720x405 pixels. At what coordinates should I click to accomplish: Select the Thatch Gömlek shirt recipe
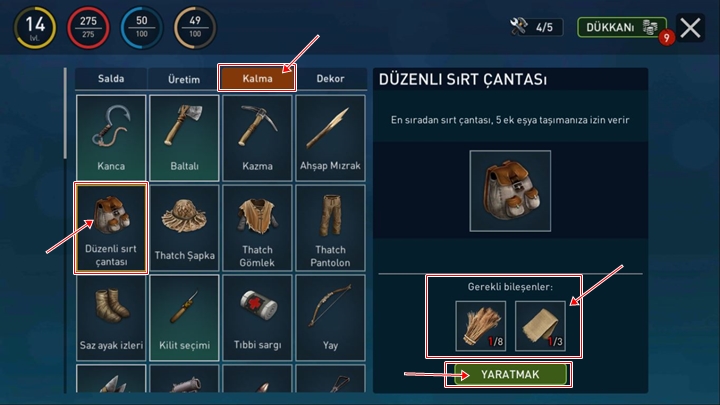pyautogui.click(x=257, y=226)
